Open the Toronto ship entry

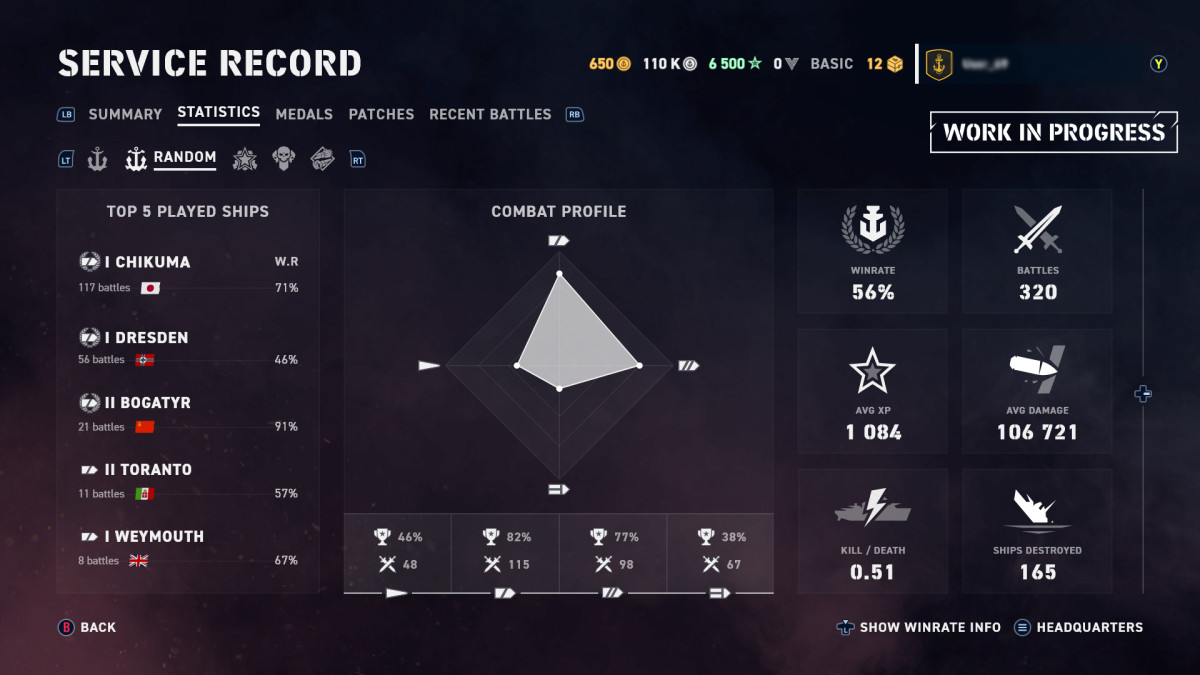click(188, 481)
